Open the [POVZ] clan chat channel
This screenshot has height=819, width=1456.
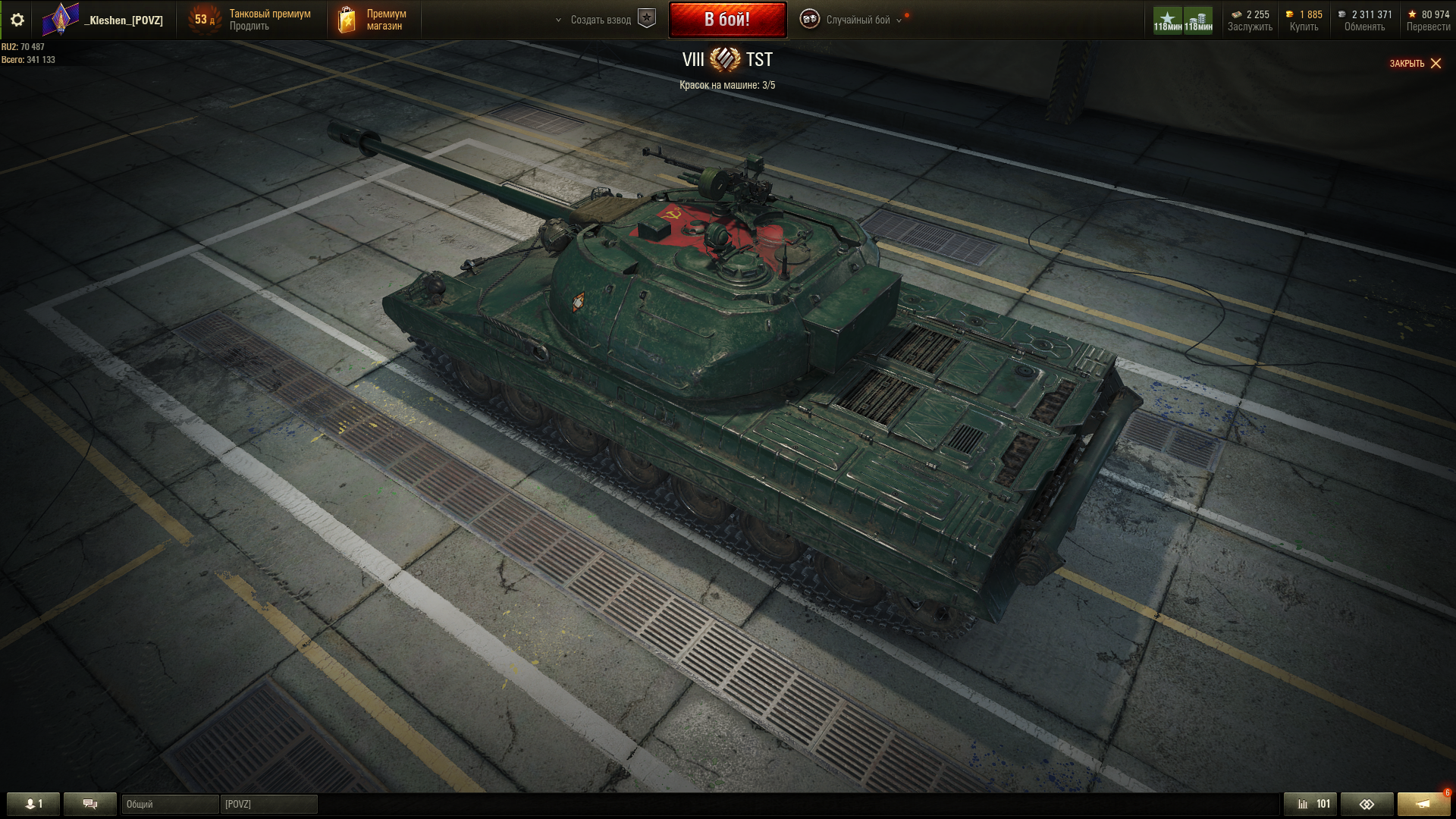(268, 804)
